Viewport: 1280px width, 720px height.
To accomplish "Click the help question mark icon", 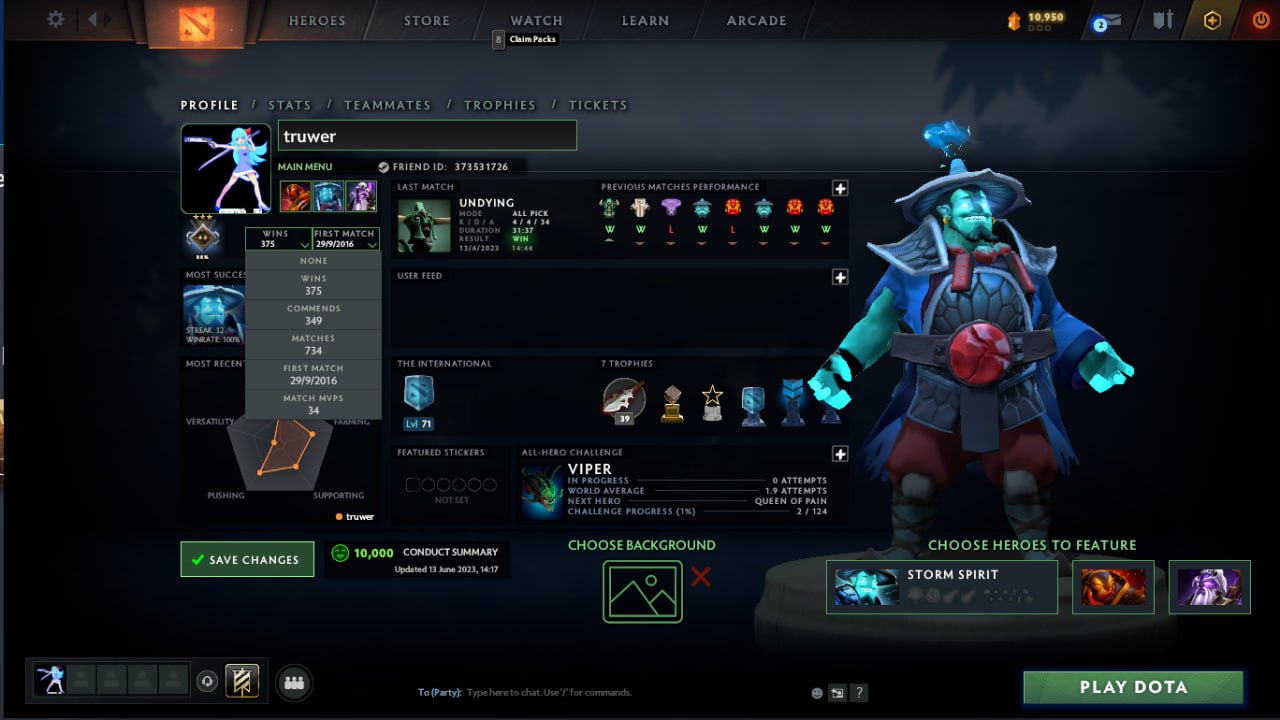I will click(858, 692).
